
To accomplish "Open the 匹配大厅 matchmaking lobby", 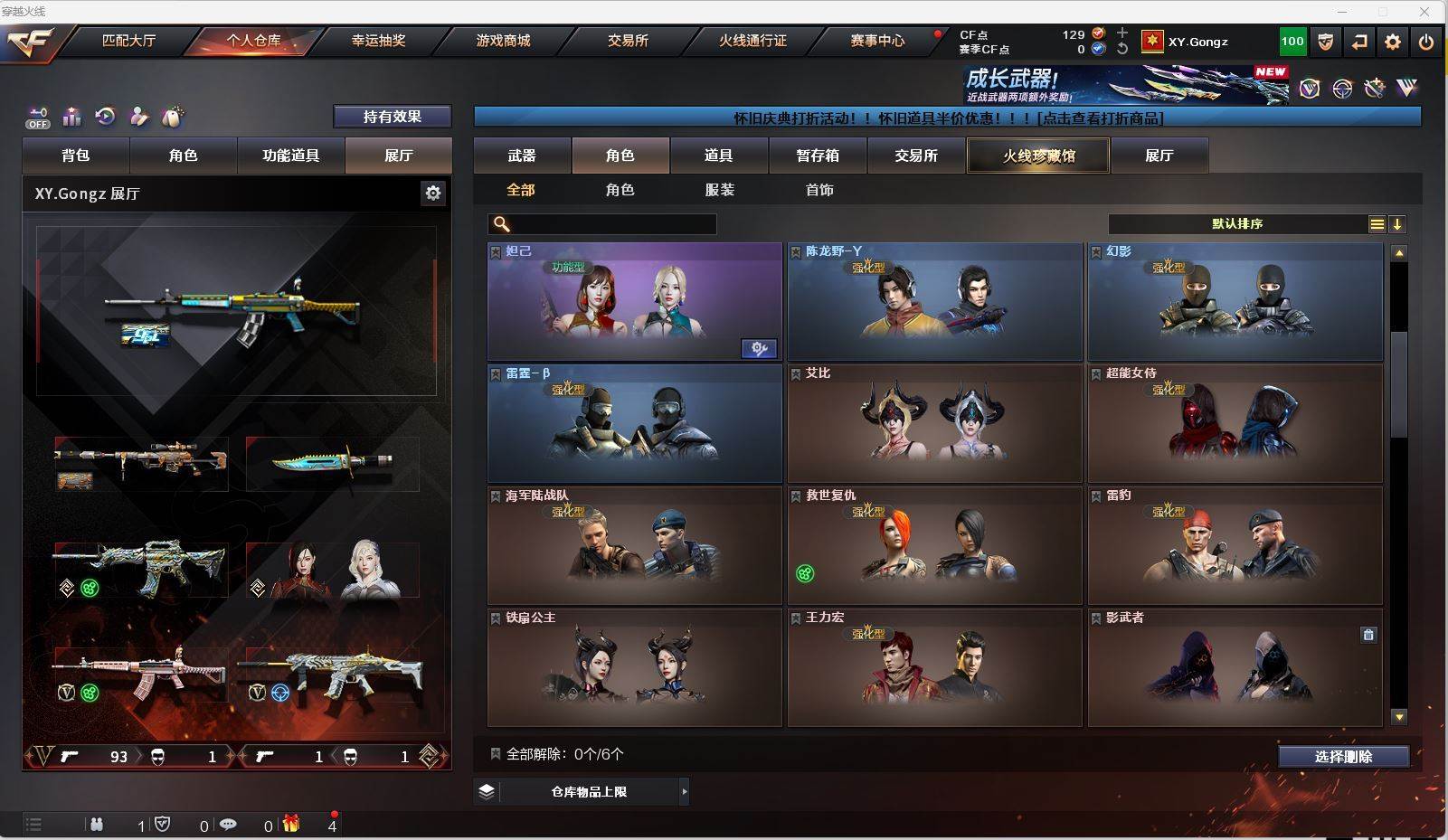I will (128, 41).
